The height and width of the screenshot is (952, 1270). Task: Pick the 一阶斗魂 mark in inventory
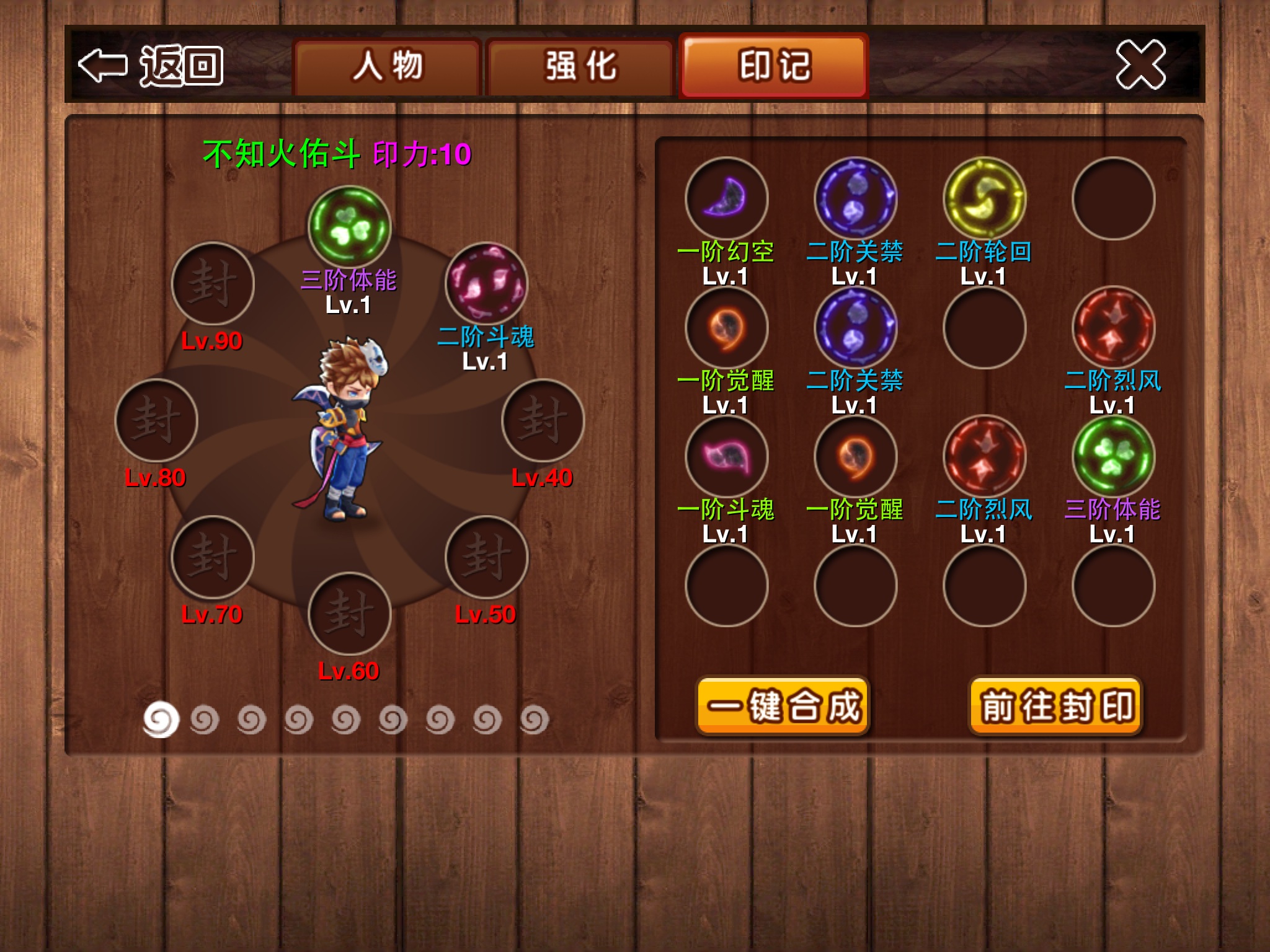[726, 456]
